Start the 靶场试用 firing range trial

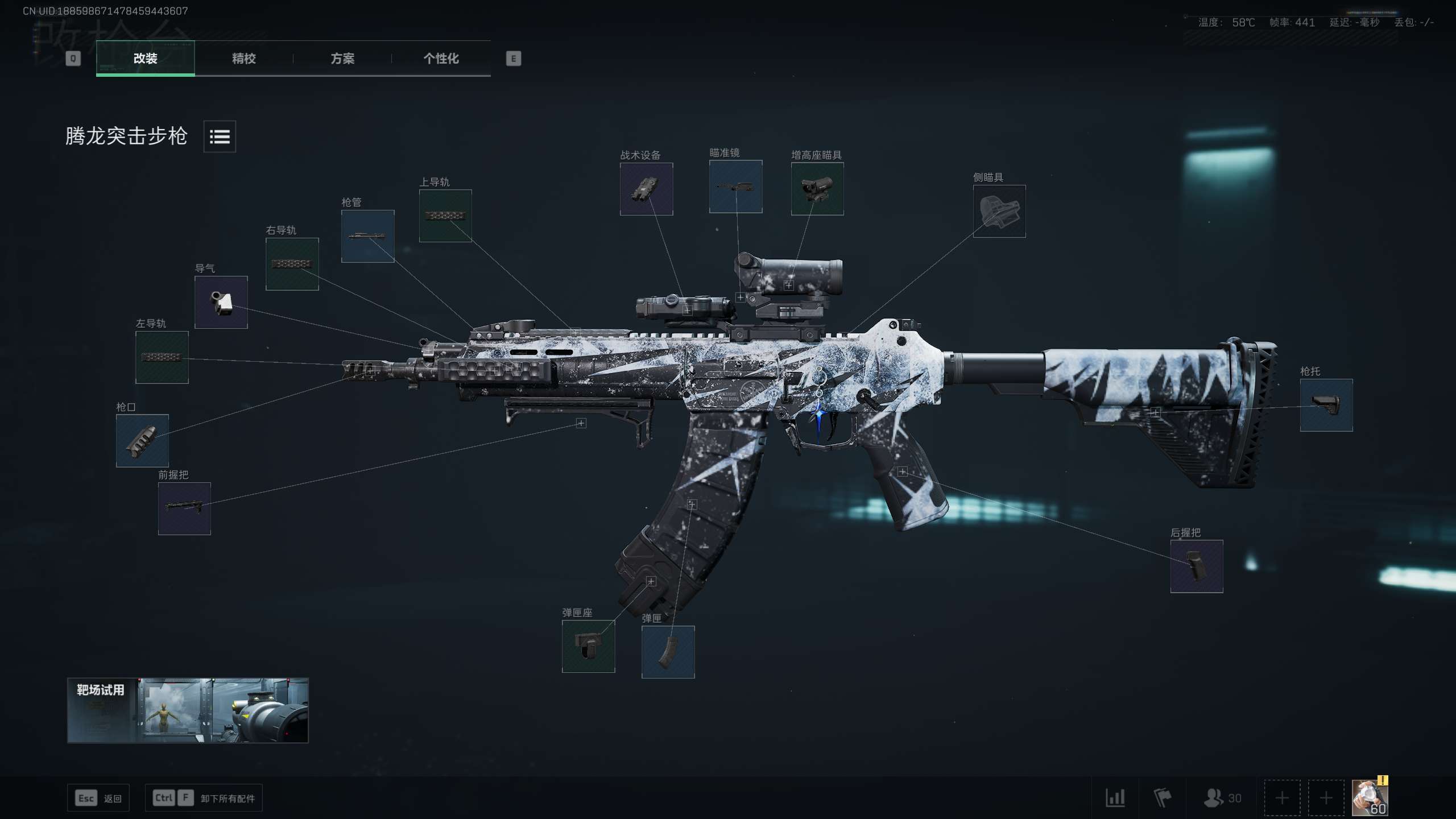[188, 710]
